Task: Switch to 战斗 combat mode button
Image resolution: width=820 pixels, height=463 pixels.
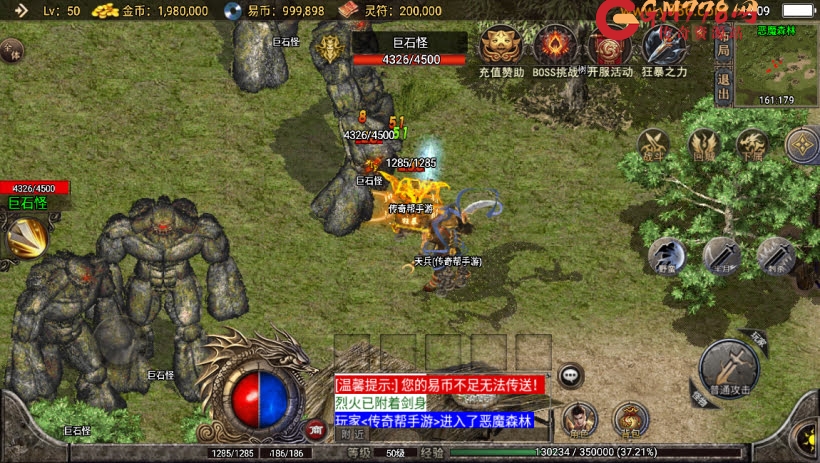Action: coord(655,146)
